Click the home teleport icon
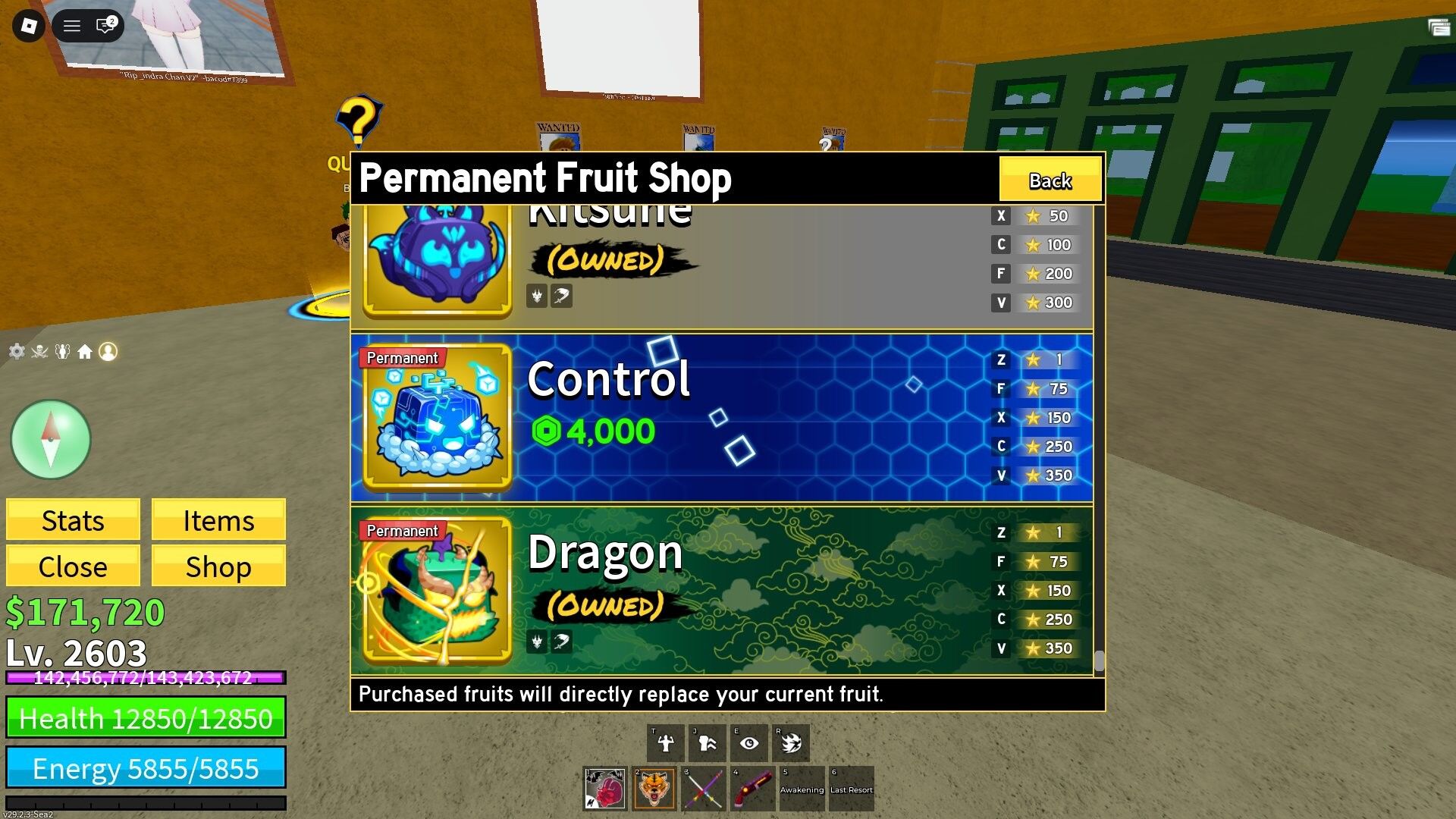 85,350
